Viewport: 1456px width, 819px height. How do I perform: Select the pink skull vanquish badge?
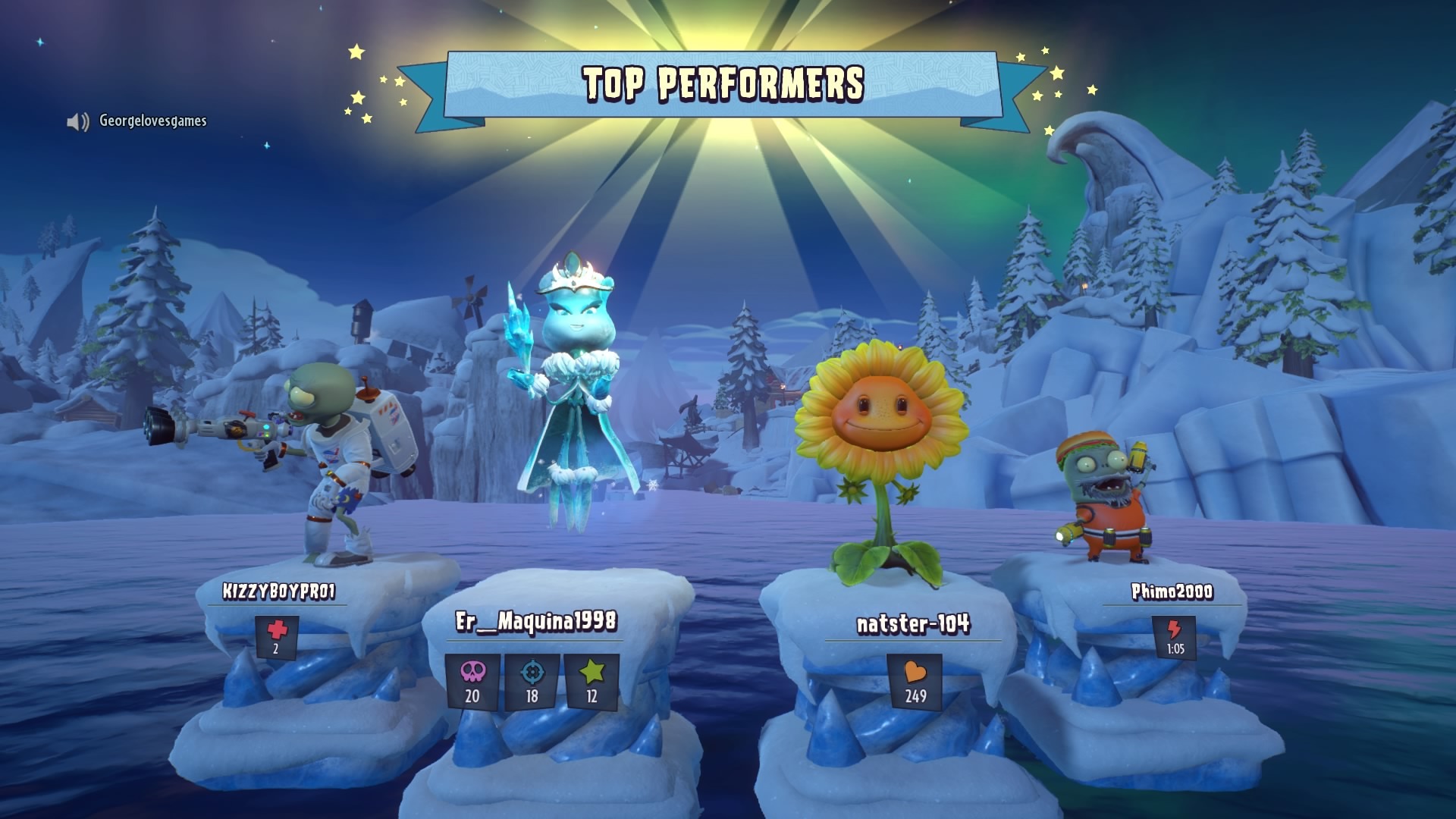tap(472, 681)
